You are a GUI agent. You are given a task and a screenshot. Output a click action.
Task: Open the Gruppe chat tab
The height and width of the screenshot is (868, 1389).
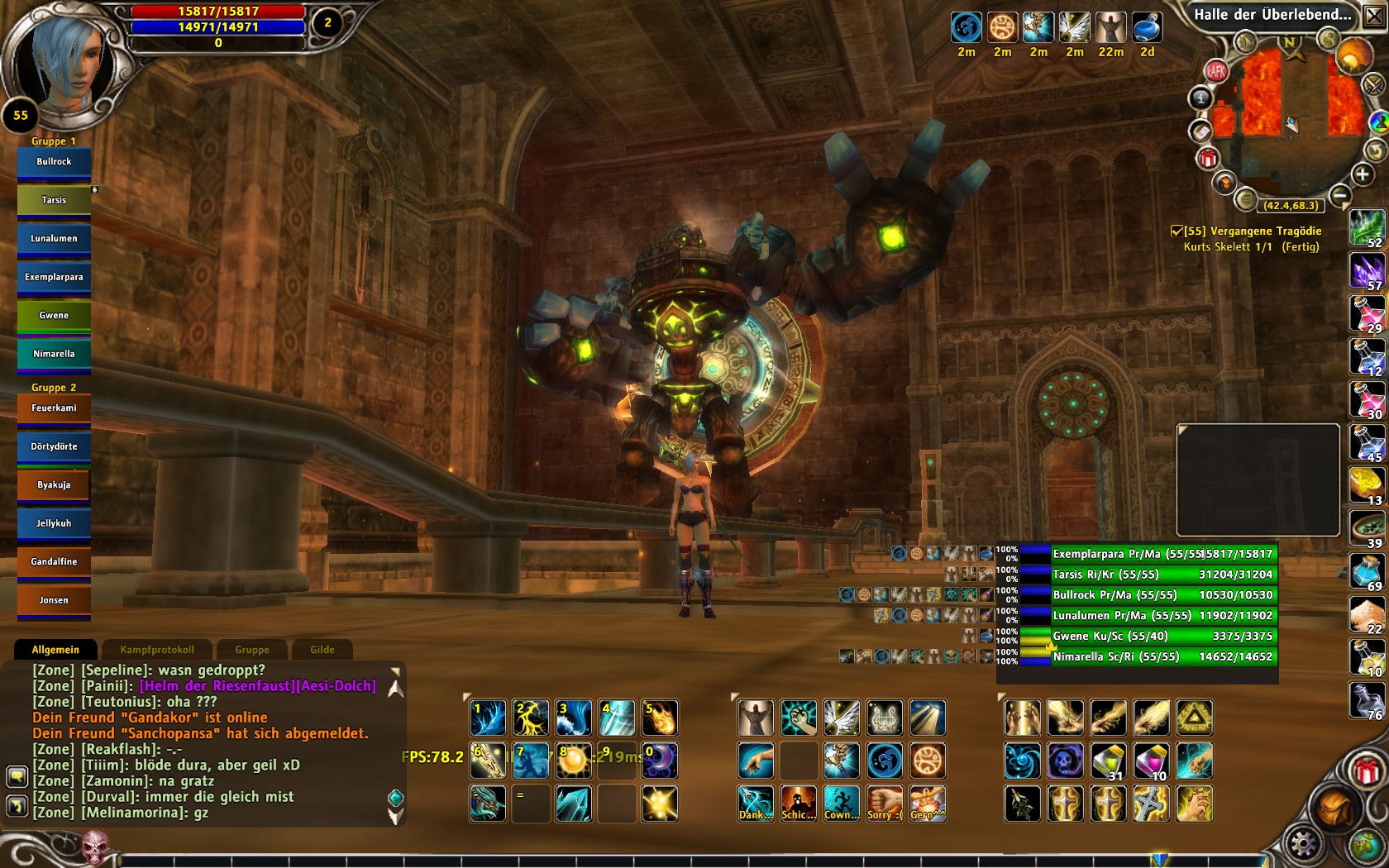[252, 650]
